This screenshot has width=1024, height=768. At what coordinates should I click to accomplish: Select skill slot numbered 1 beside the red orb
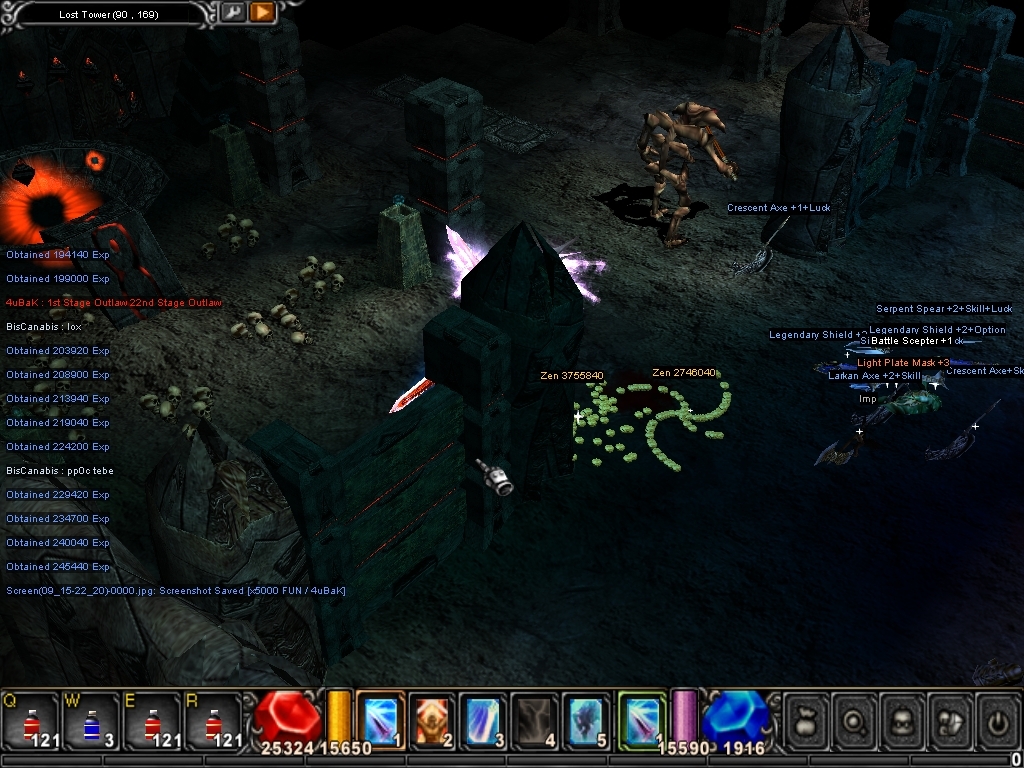click(380, 720)
